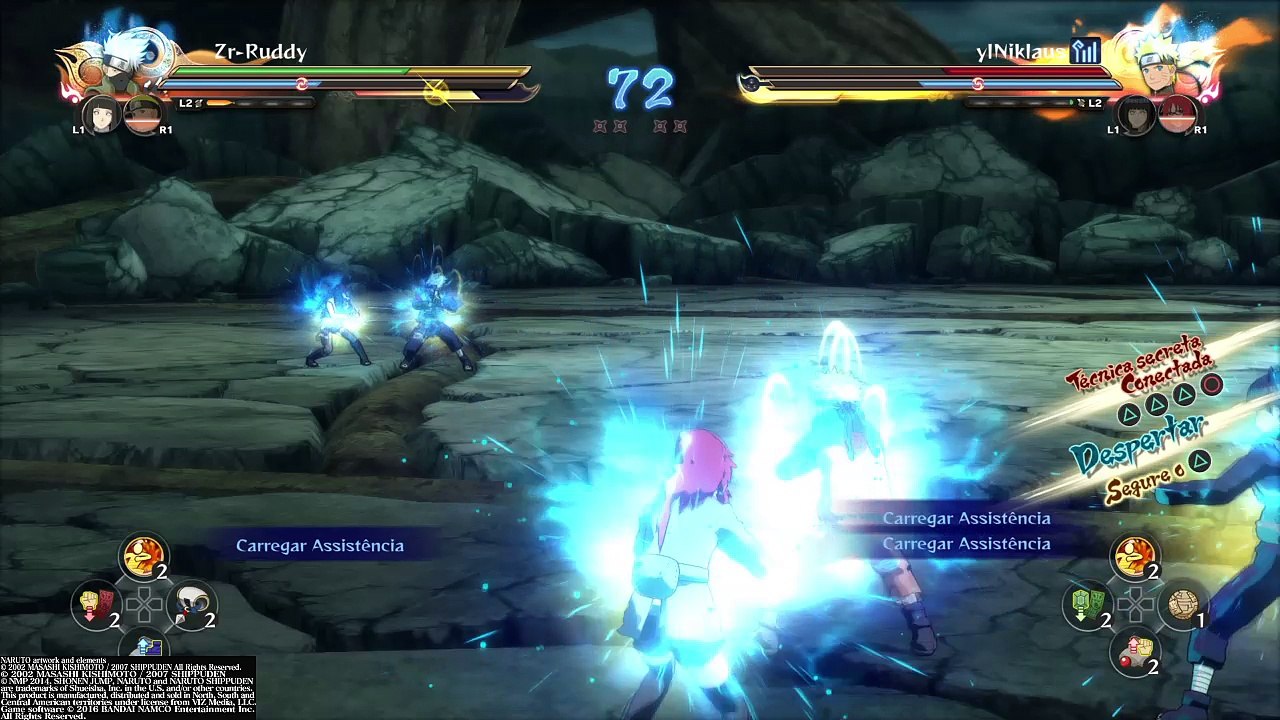Choose the dark-haired L1 support under Zr-Ruddy
1280x720 pixels.
100,113
